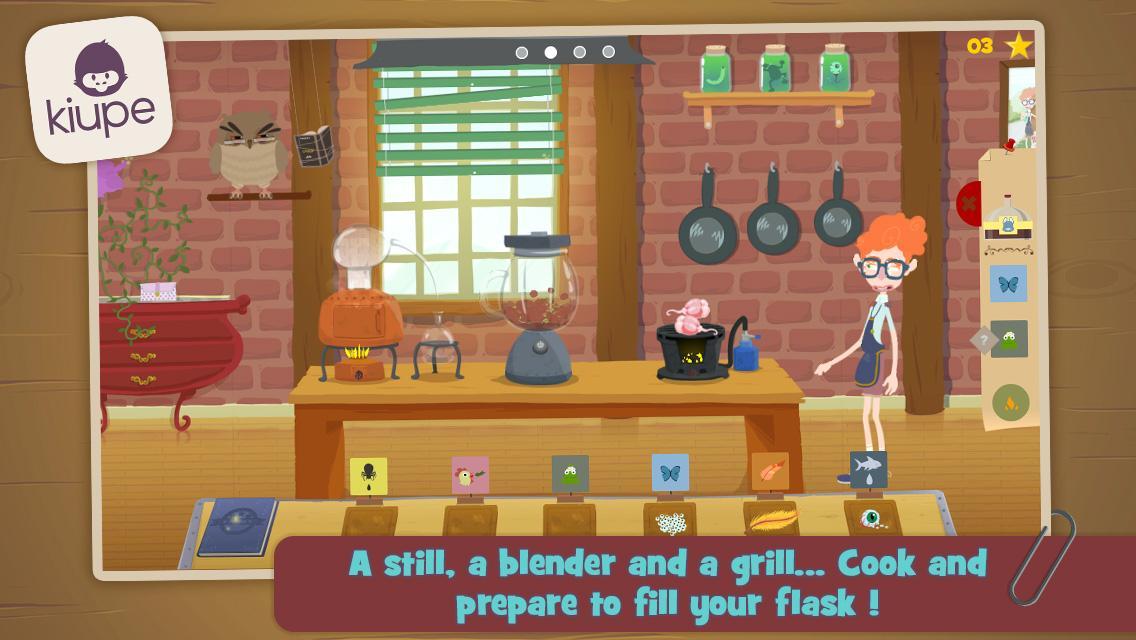The width and height of the screenshot is (1136, 640).
Task: Pick the eyeball from the tray
Action: click(871, 517)
